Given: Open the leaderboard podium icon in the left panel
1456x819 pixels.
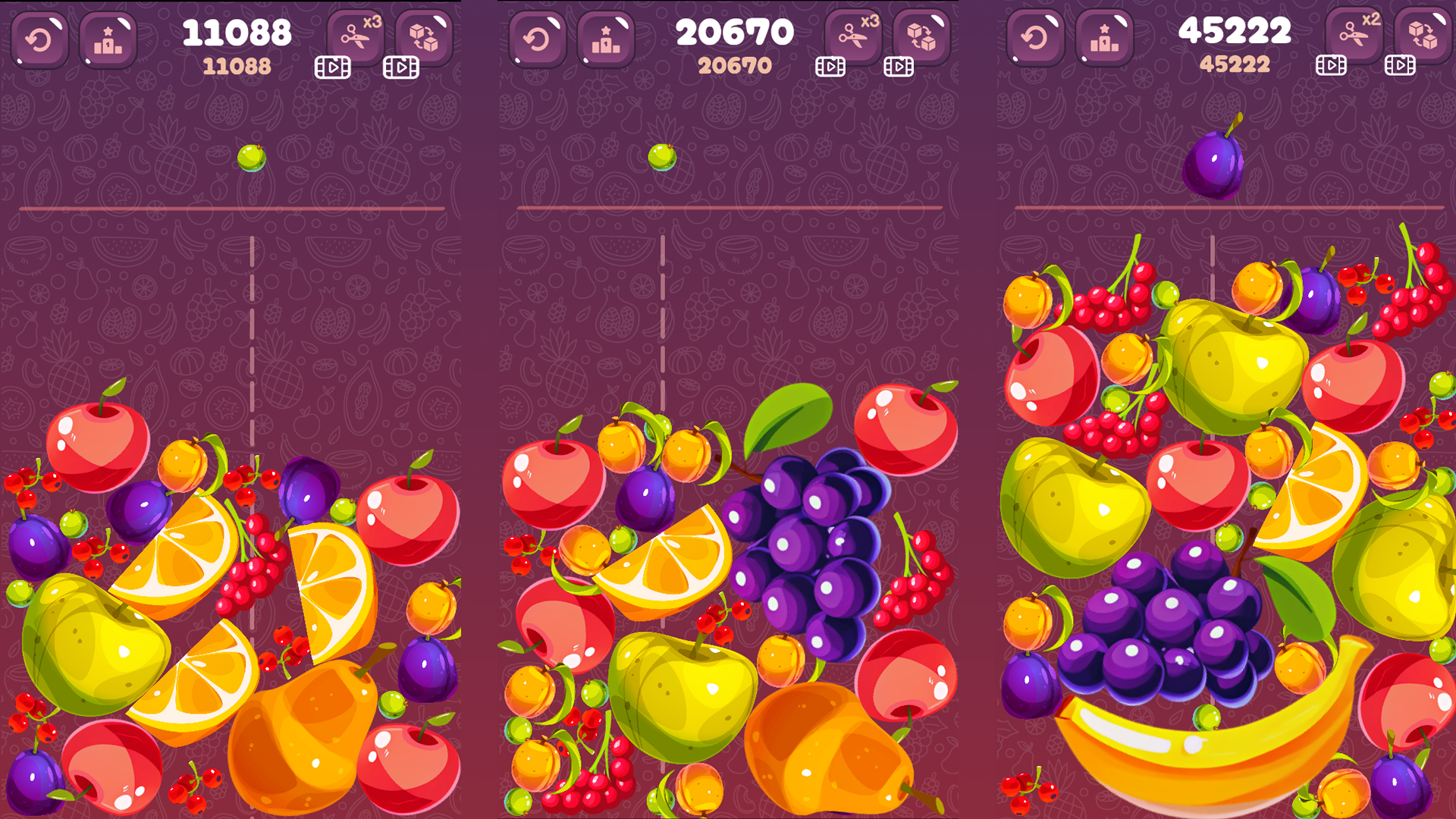Looking at the screenshot, I should click(108, 36).
